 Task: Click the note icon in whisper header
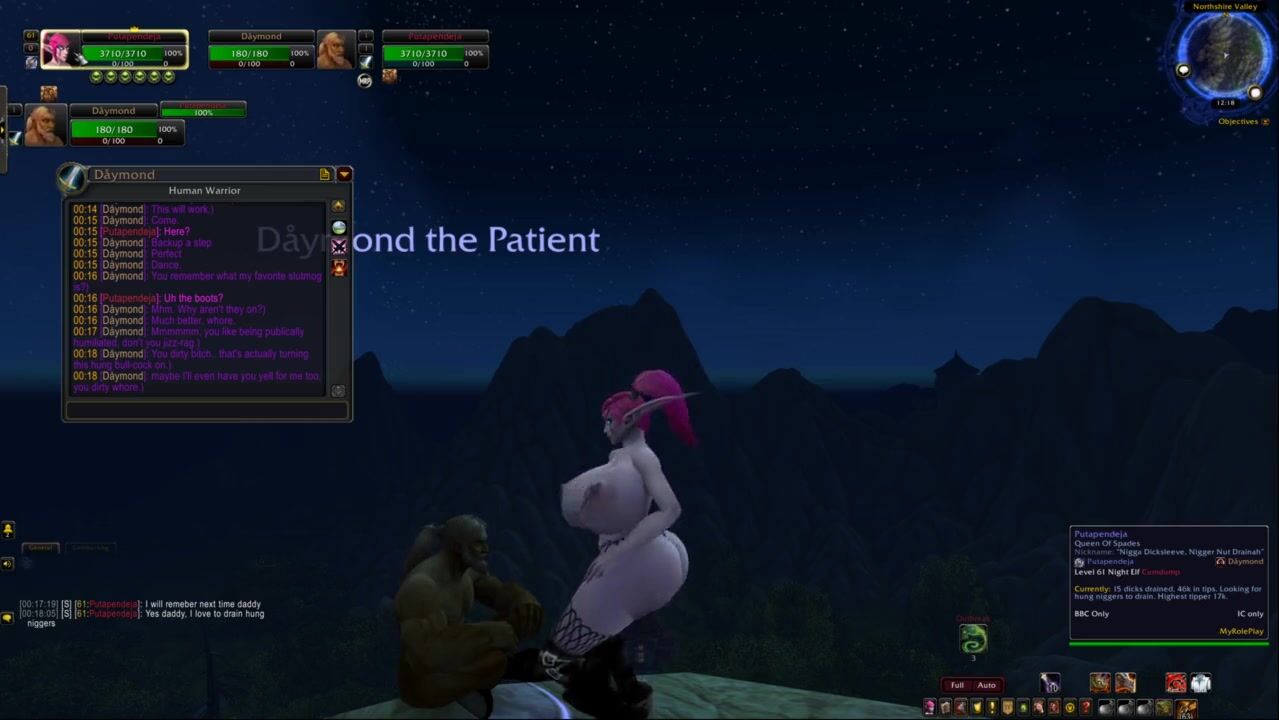click(x=325, y=174)
